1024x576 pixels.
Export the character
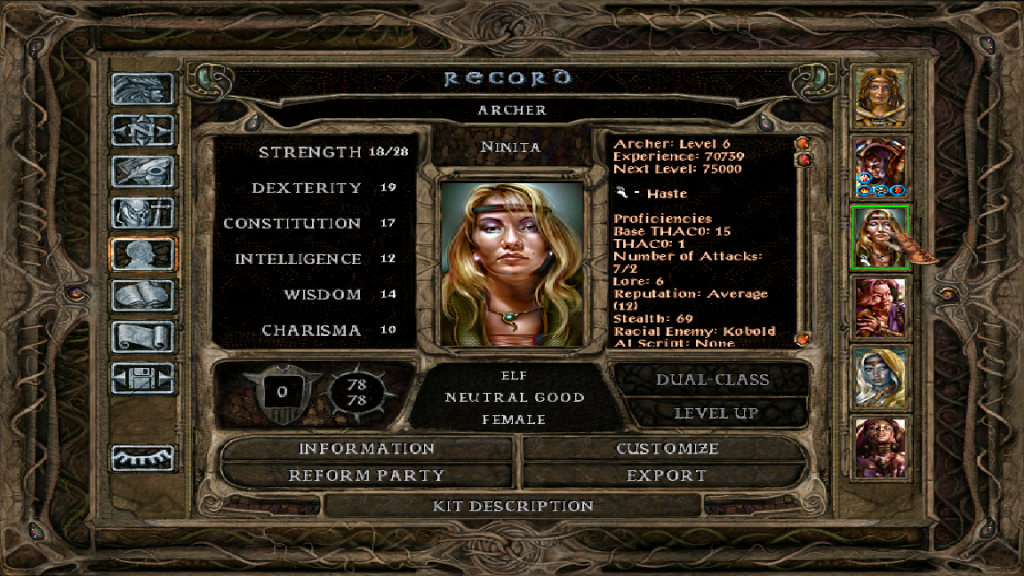666,476
